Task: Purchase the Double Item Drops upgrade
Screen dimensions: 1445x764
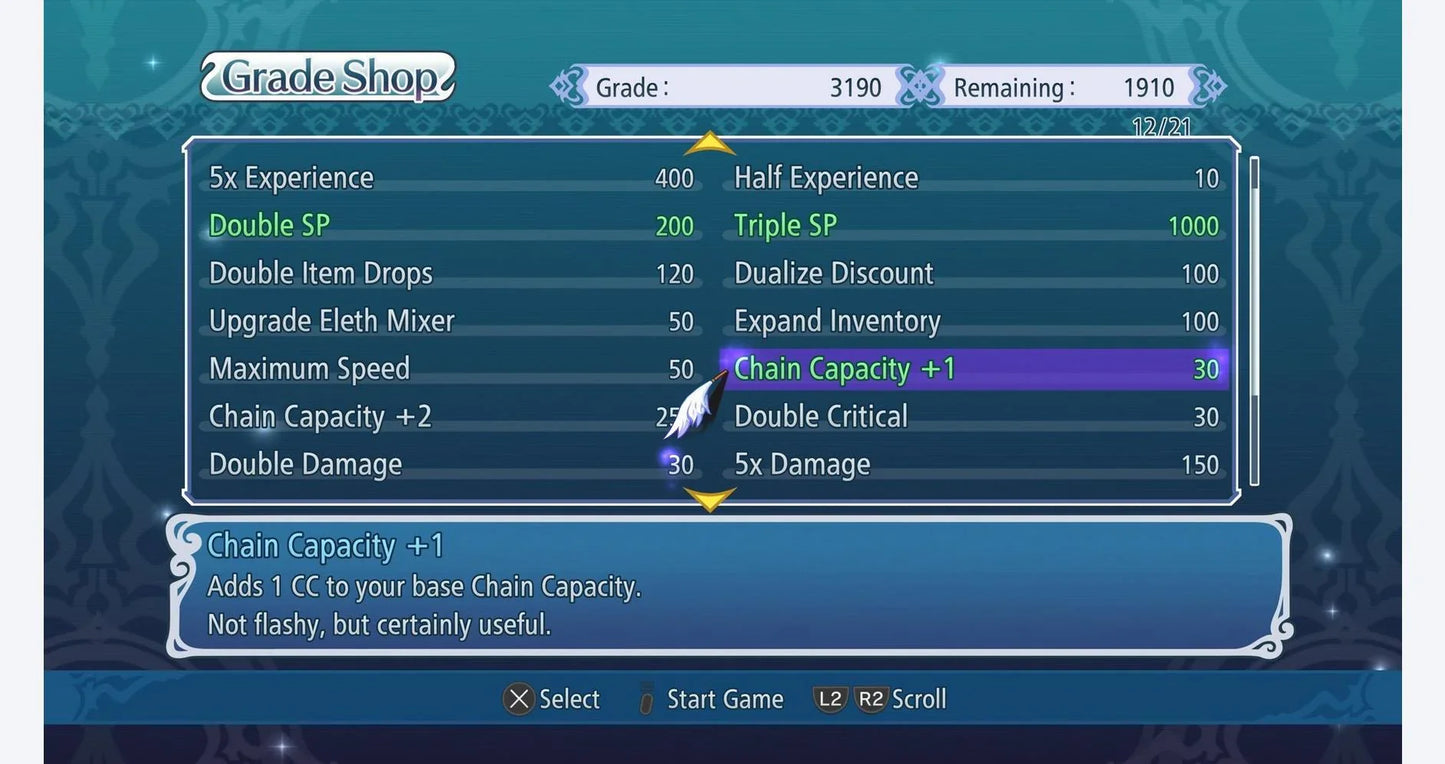Action: tap(320, 273)
